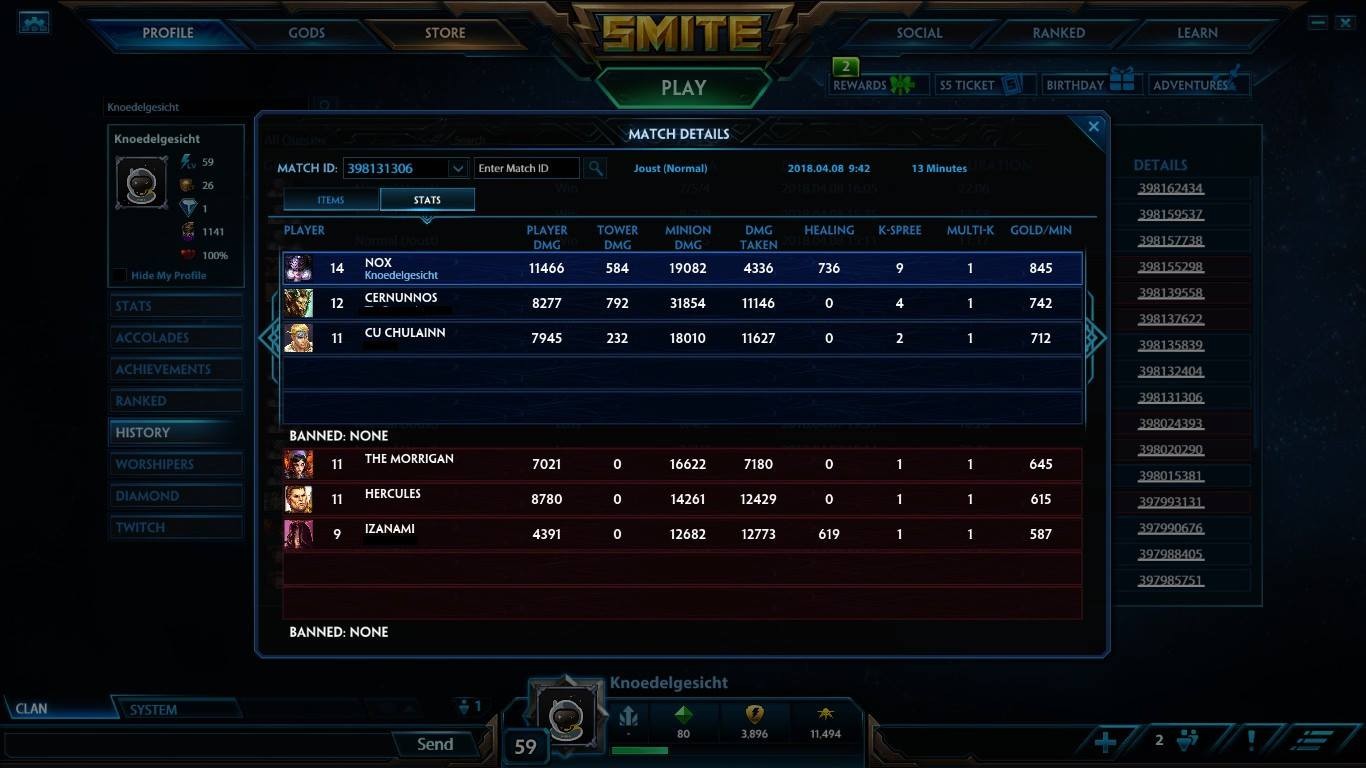Open the Ranked menu
The height and width of the screenshot is (768, 1366).
click(1058, 33)
